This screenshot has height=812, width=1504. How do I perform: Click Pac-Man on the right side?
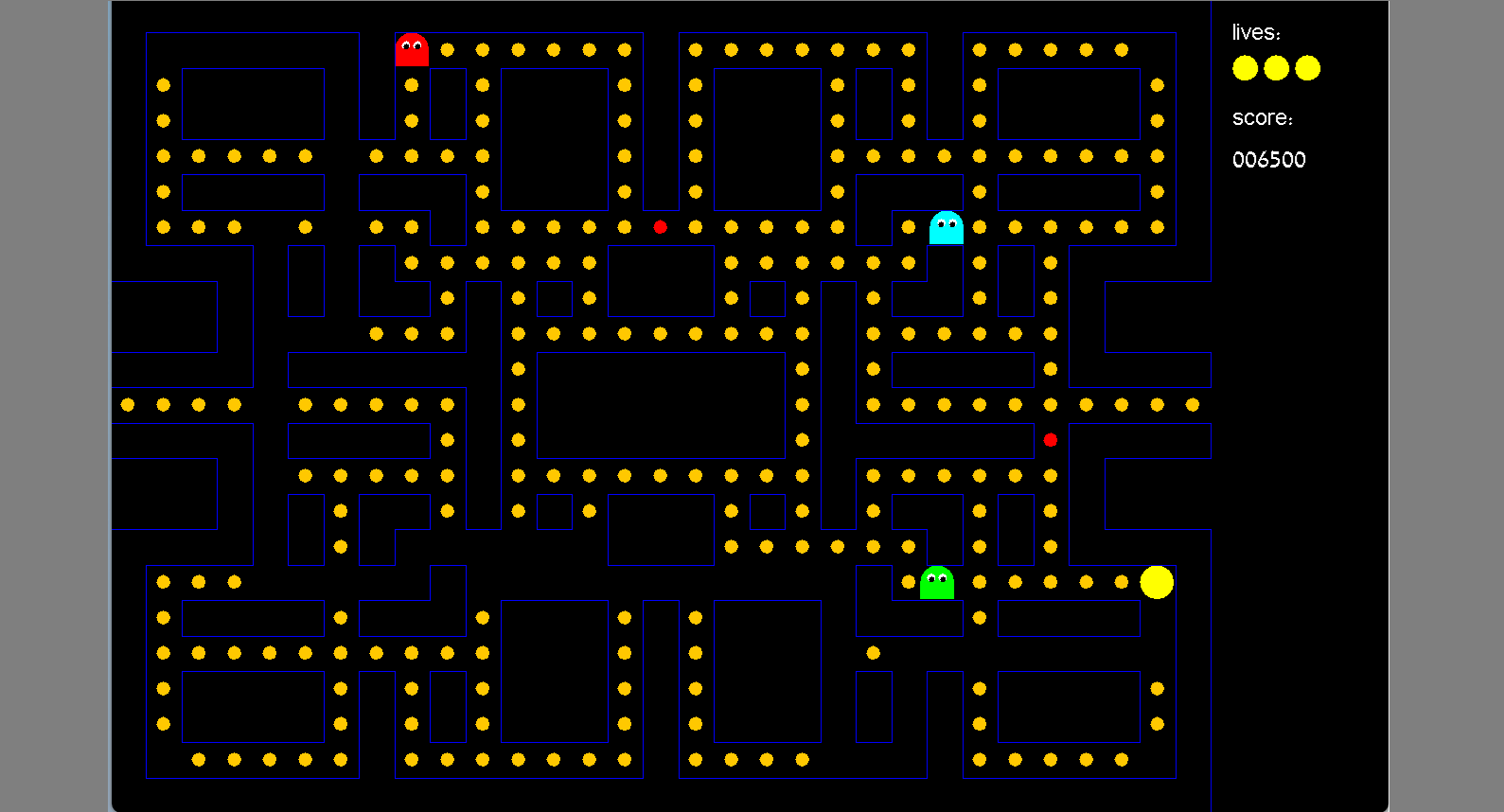pos(1157,581)
